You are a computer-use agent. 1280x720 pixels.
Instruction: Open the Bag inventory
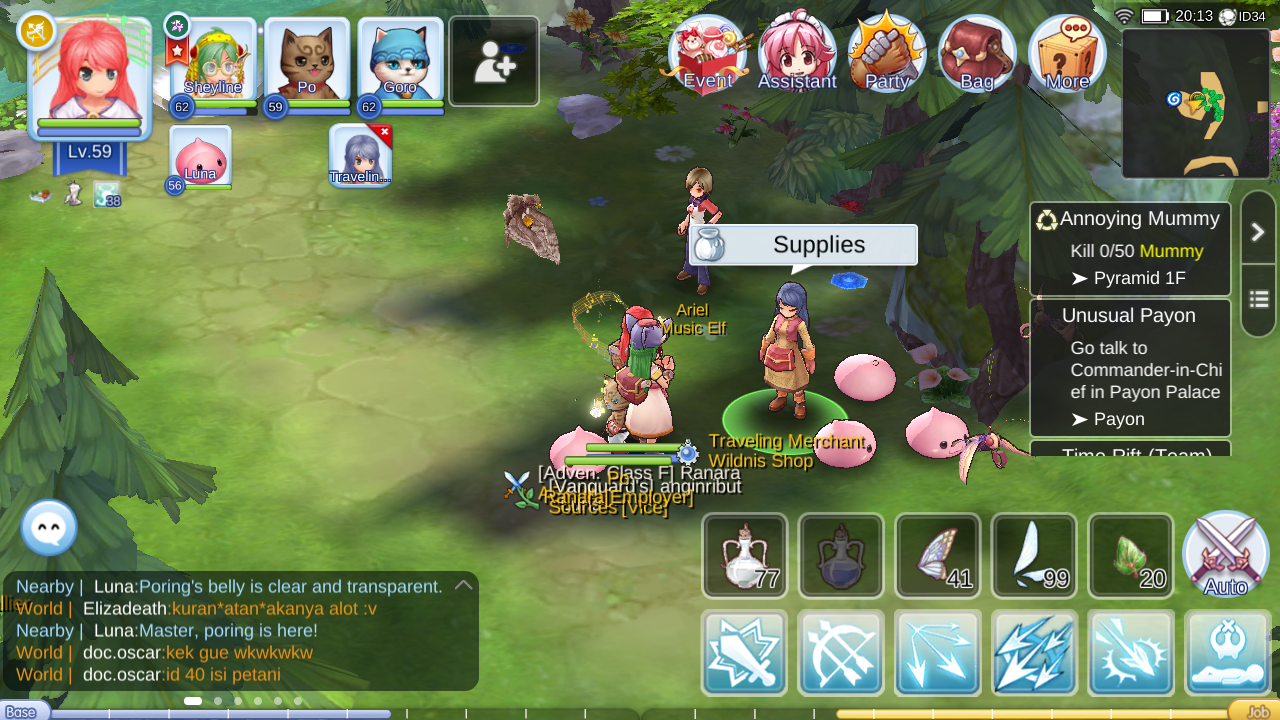pyautogui.click(x=976, y=52)
